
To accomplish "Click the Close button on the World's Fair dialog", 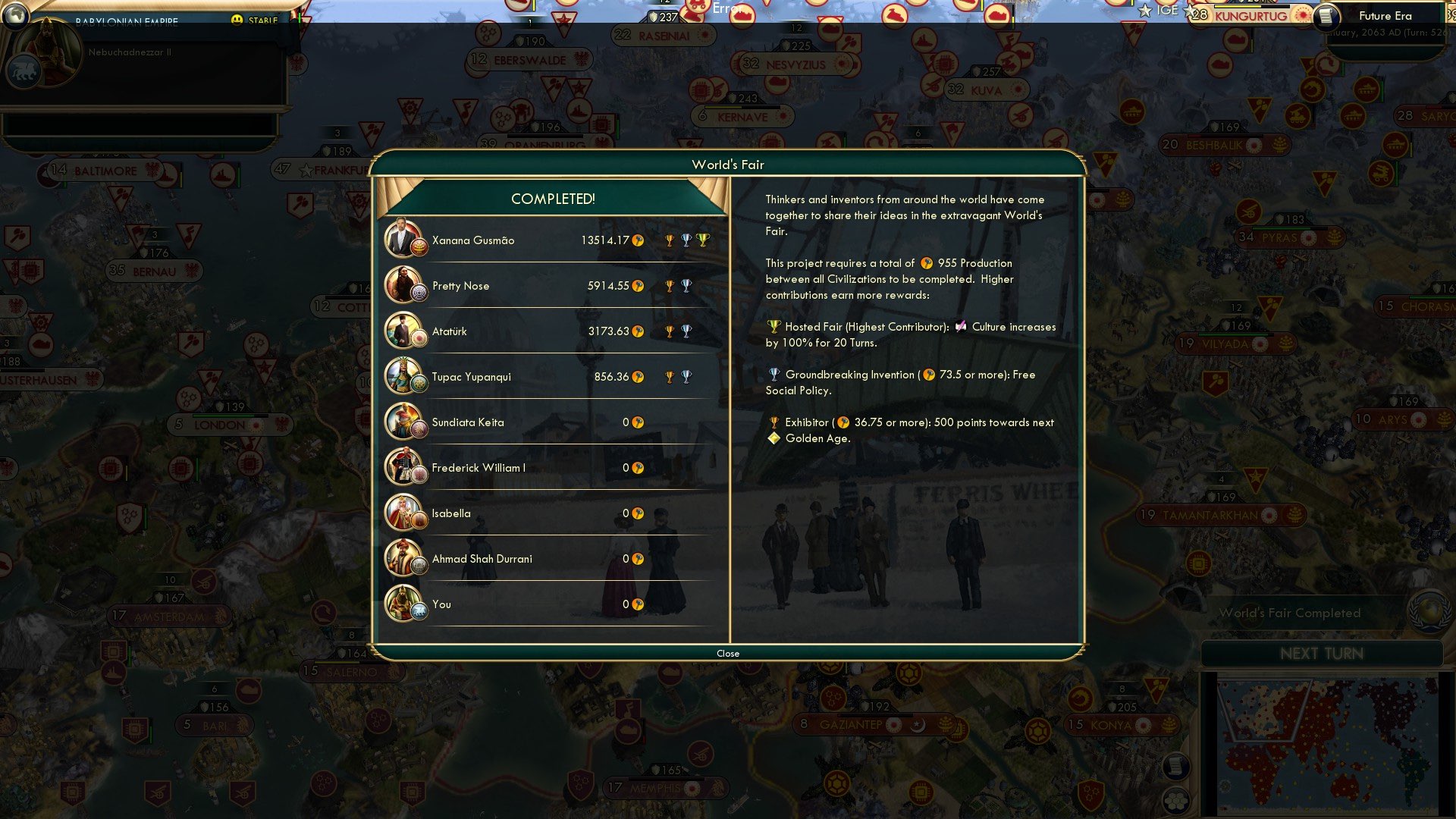I will (728, 653).
